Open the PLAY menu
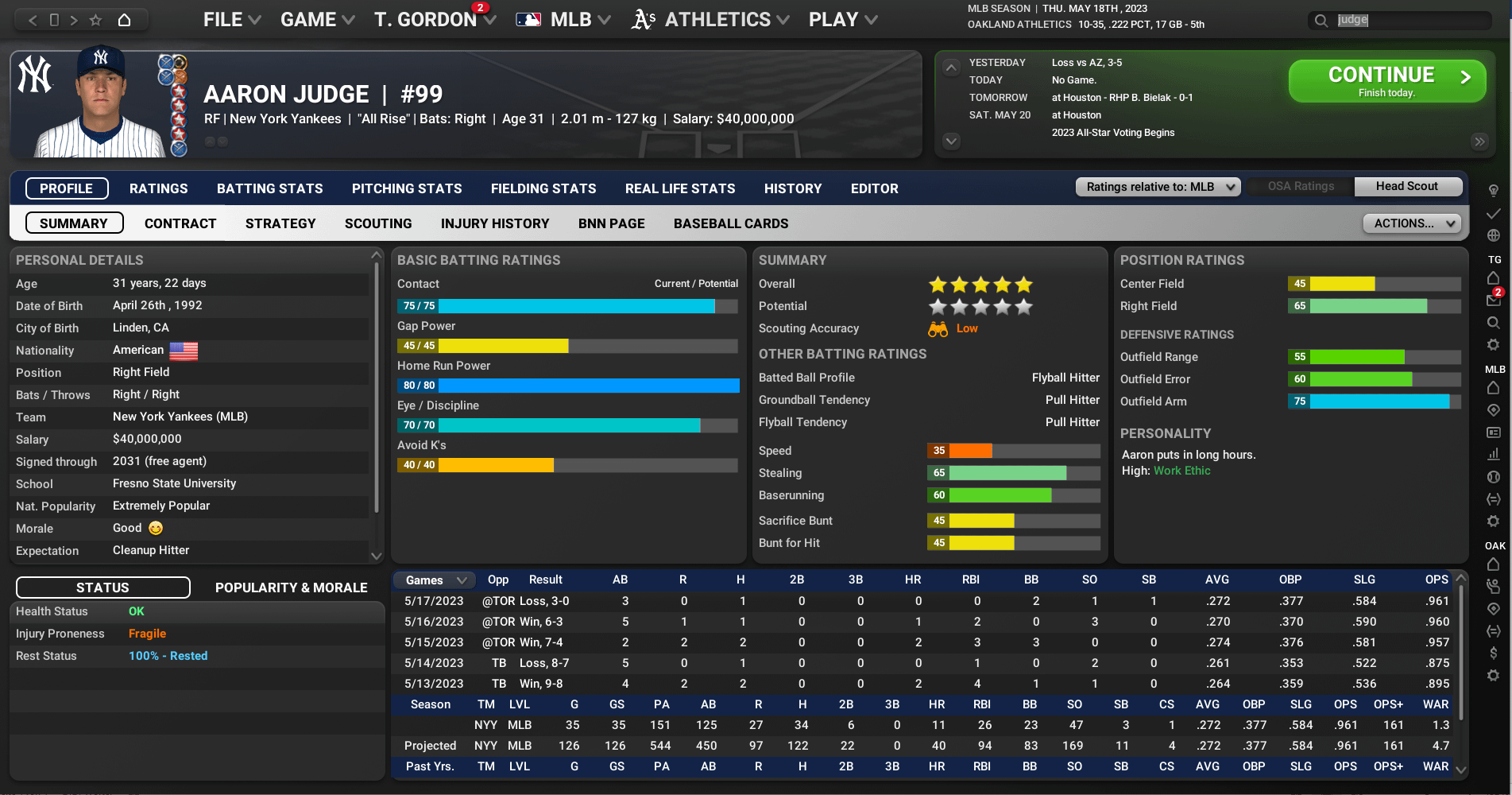Image resolution: width=1512 pixels, height=795 pixels. coord(842,20)
